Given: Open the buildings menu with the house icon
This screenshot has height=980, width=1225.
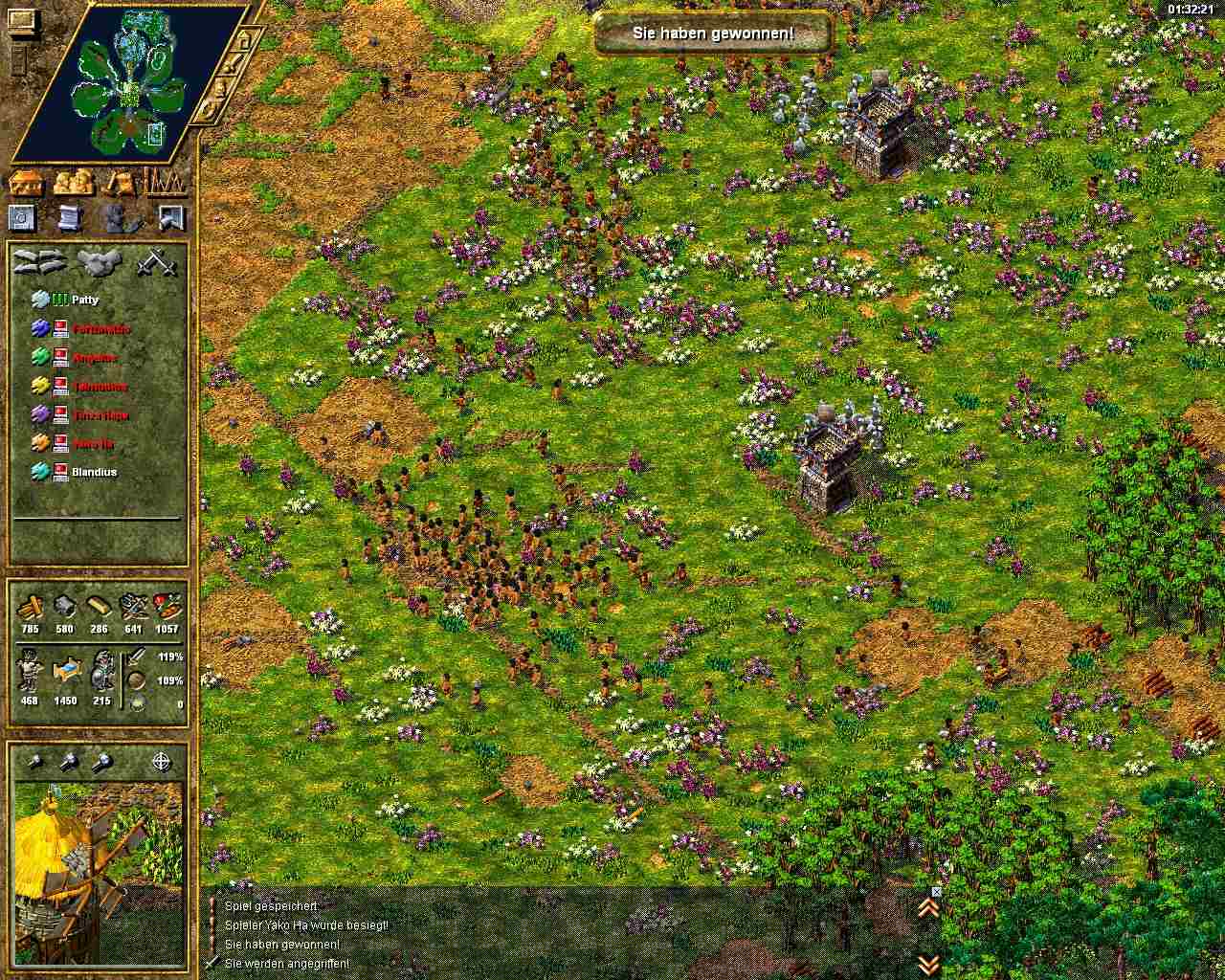Looking at the screenshot, I should pyautogui.click(x=28, y=182).
